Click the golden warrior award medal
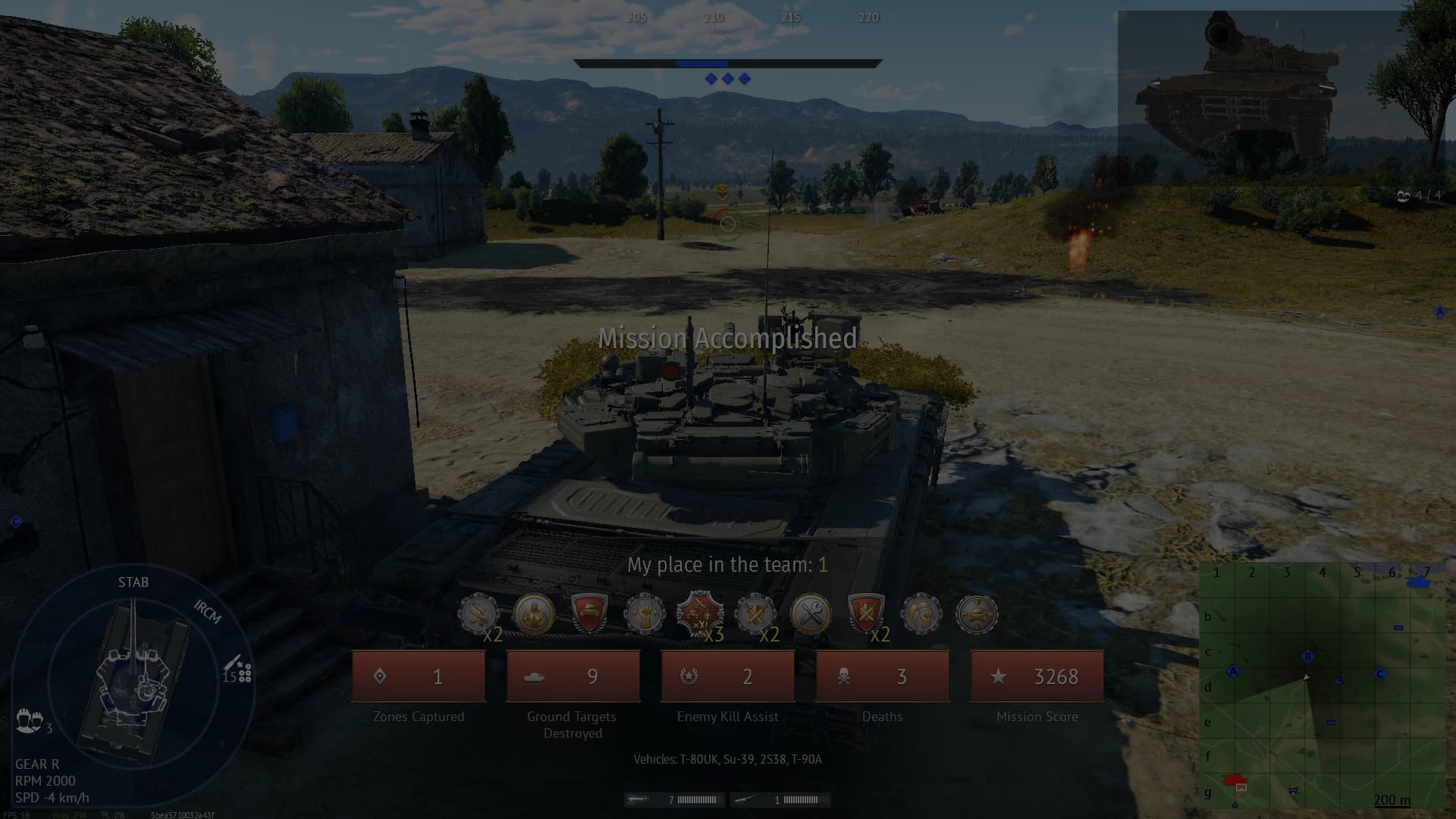Viewport: 1456px width, 819px height. pos(533,614)
